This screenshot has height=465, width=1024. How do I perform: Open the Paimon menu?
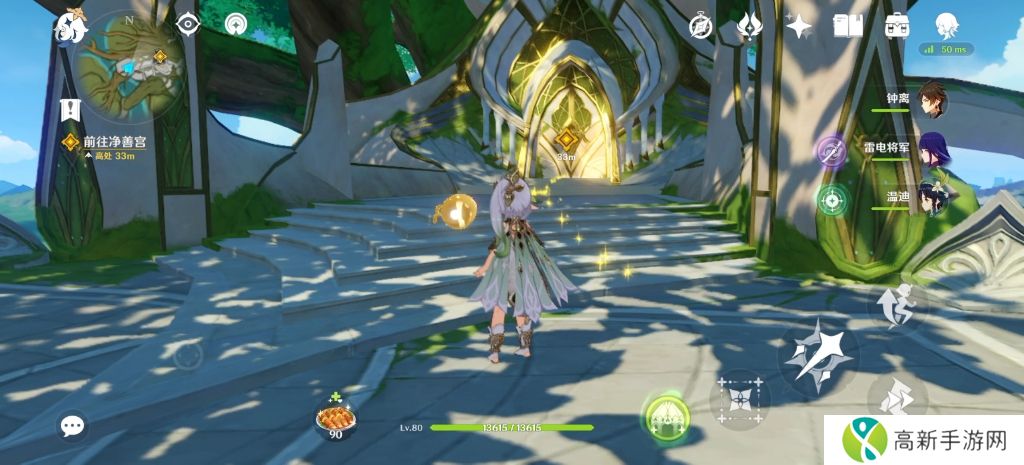(x=72, y=26)
